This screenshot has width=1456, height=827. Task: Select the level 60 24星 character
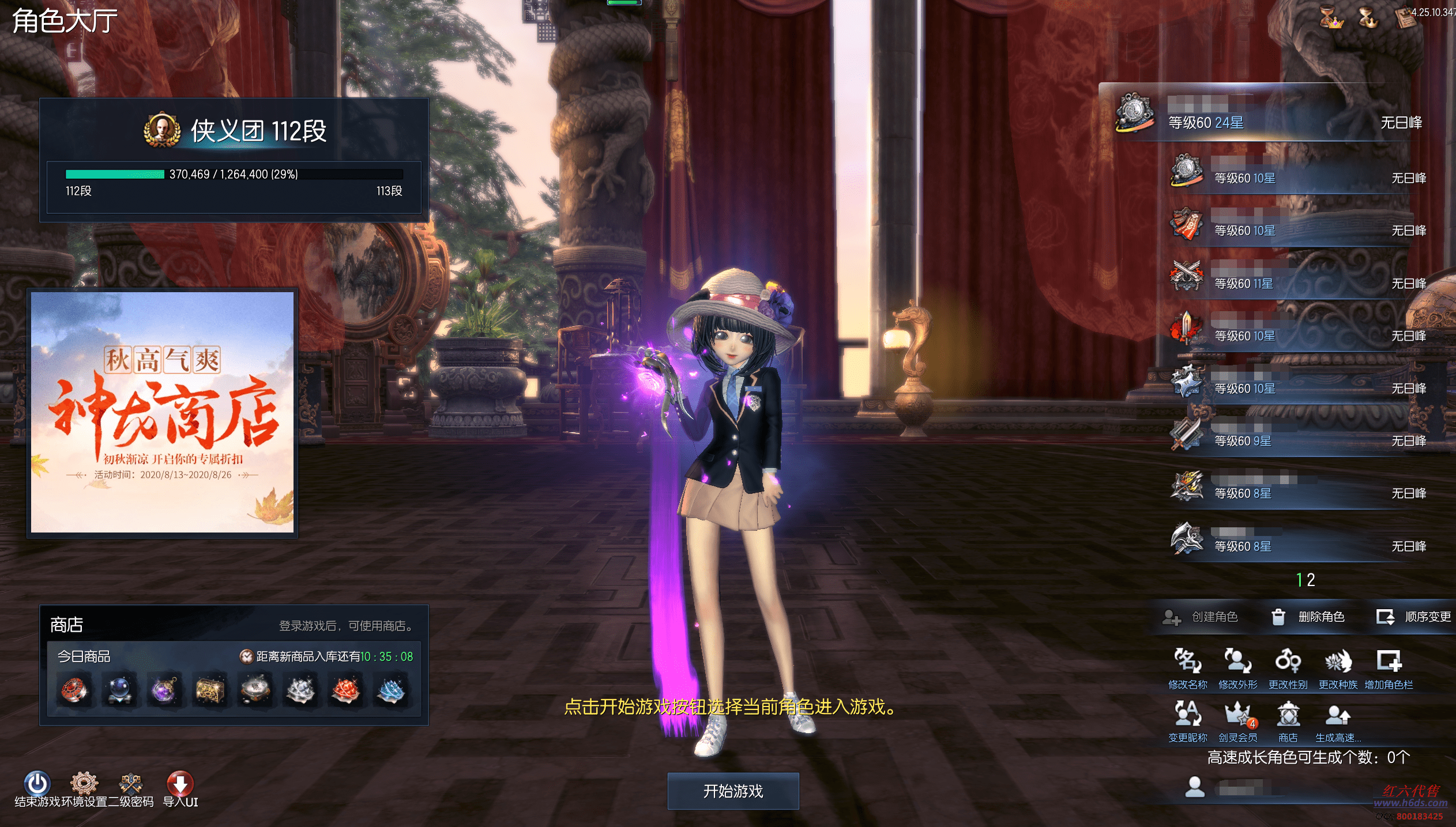(1269, 115)
